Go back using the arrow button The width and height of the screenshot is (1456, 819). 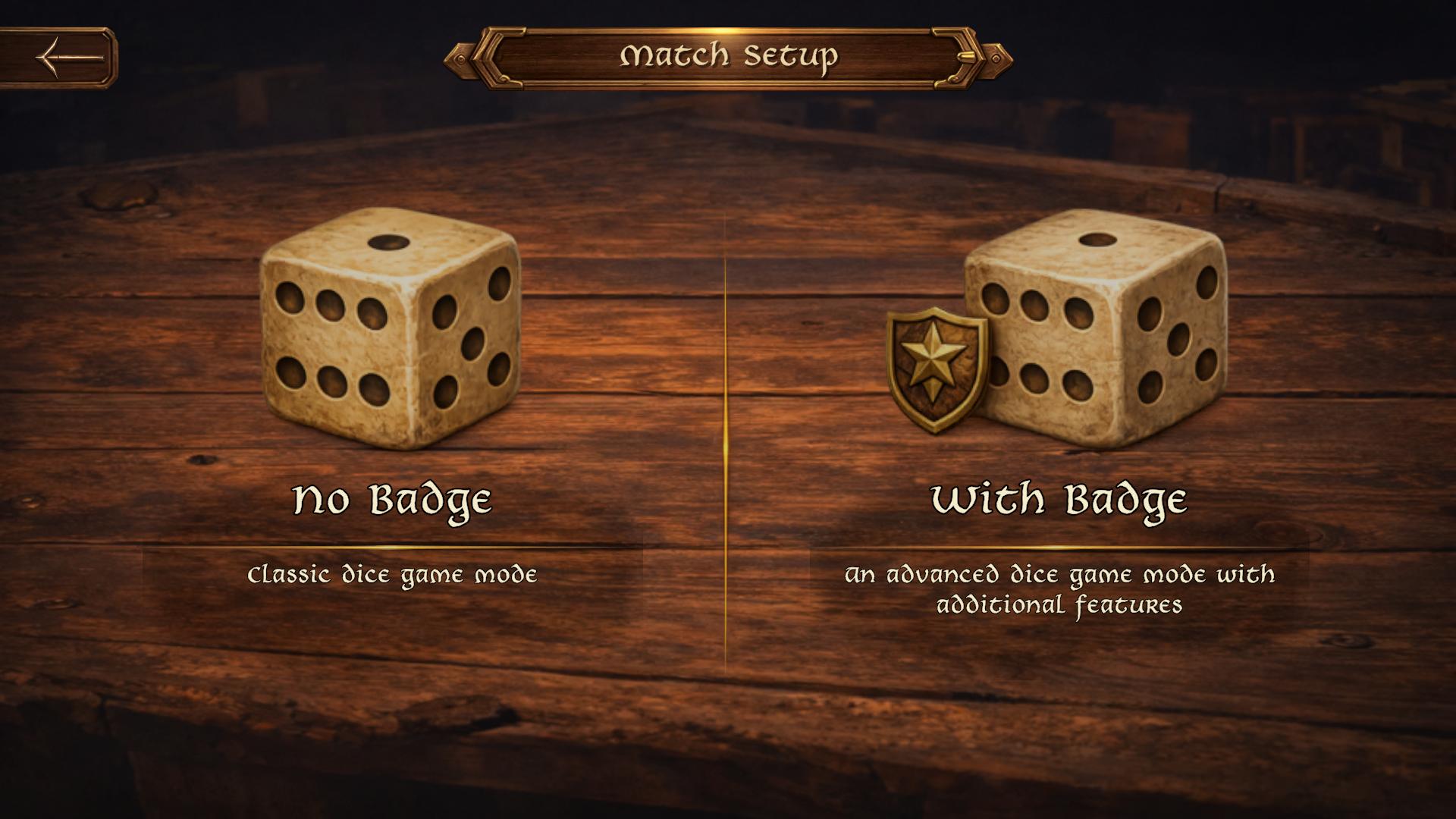(x=68, y=57)
